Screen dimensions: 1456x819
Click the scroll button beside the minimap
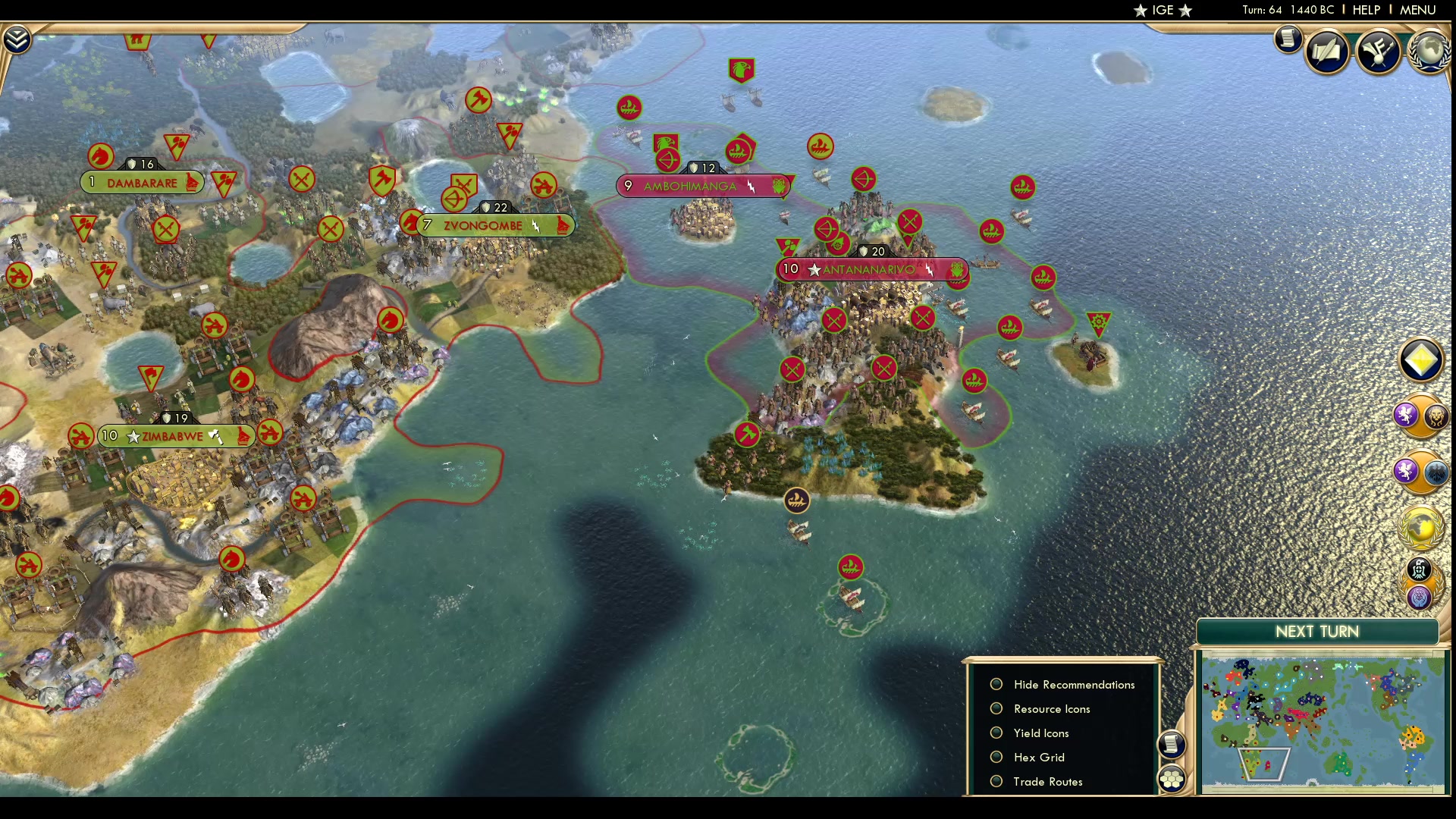[x=1172, y=744]
